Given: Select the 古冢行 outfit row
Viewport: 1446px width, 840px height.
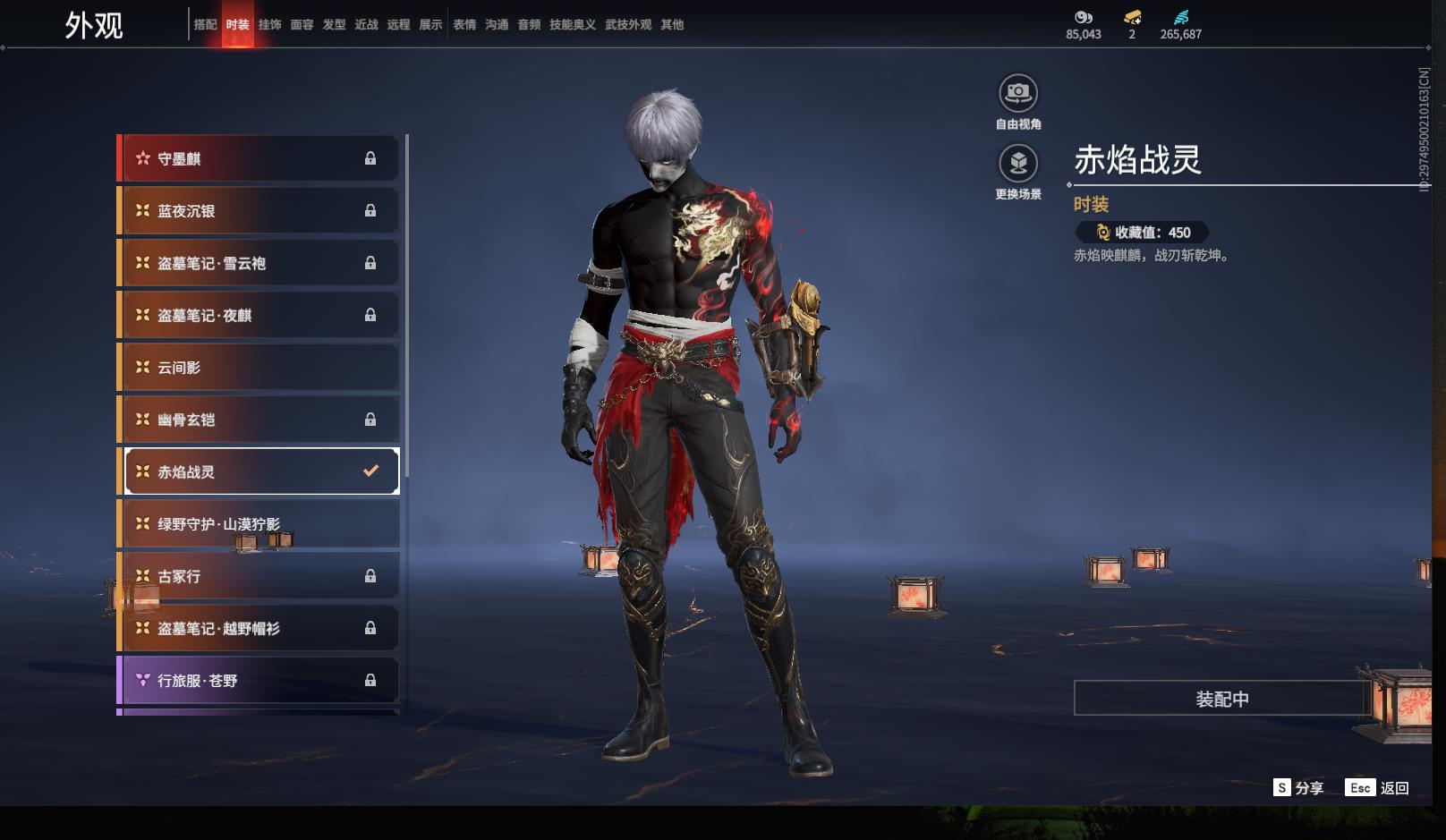Looking at the screenshot, I should coord(259,576).
